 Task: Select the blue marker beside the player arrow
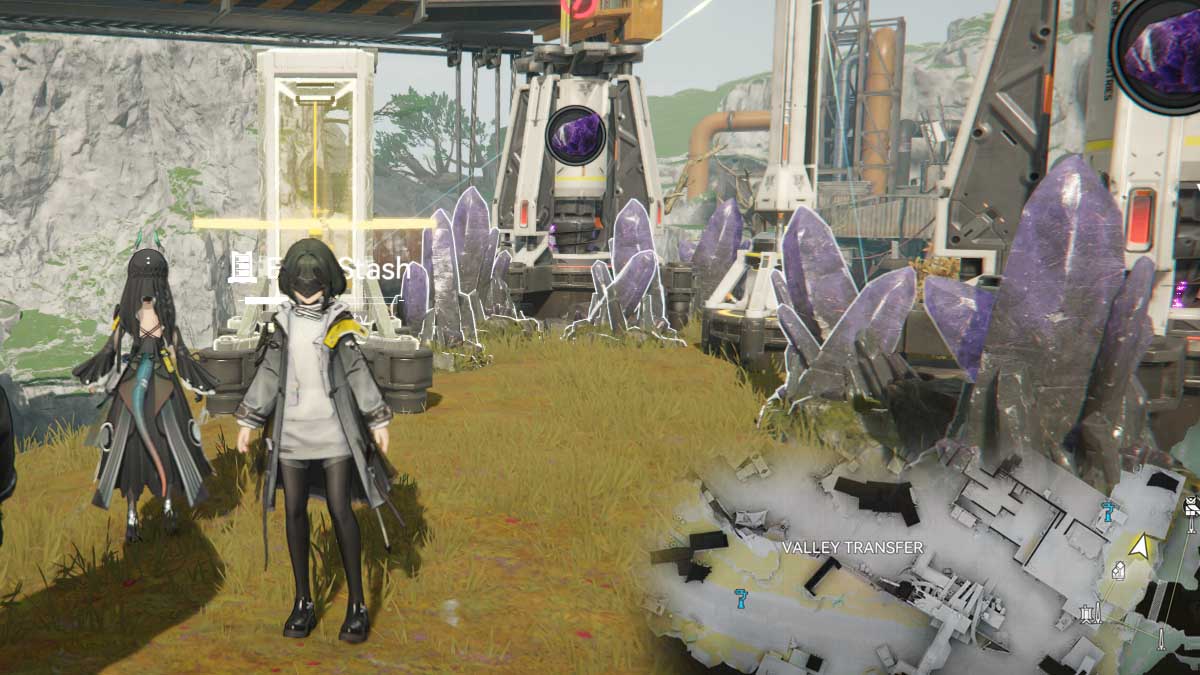(1107, 513)
